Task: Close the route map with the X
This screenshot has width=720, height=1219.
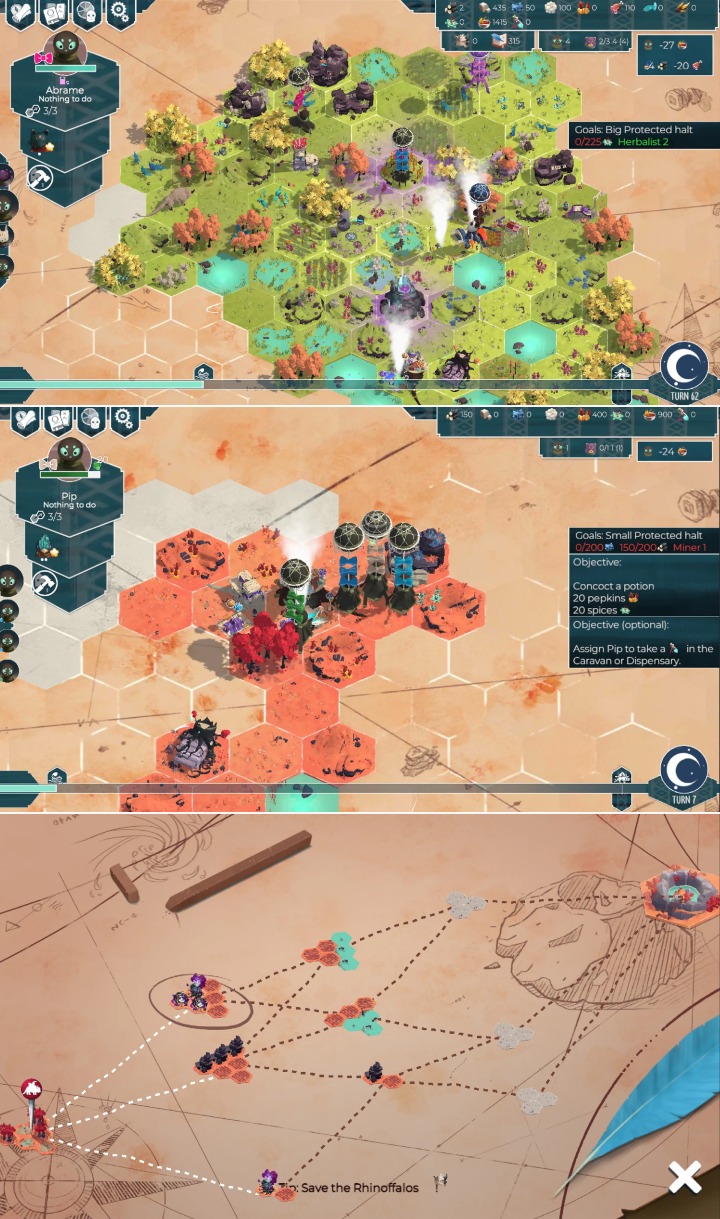Action: click(x=685, y=1178)
